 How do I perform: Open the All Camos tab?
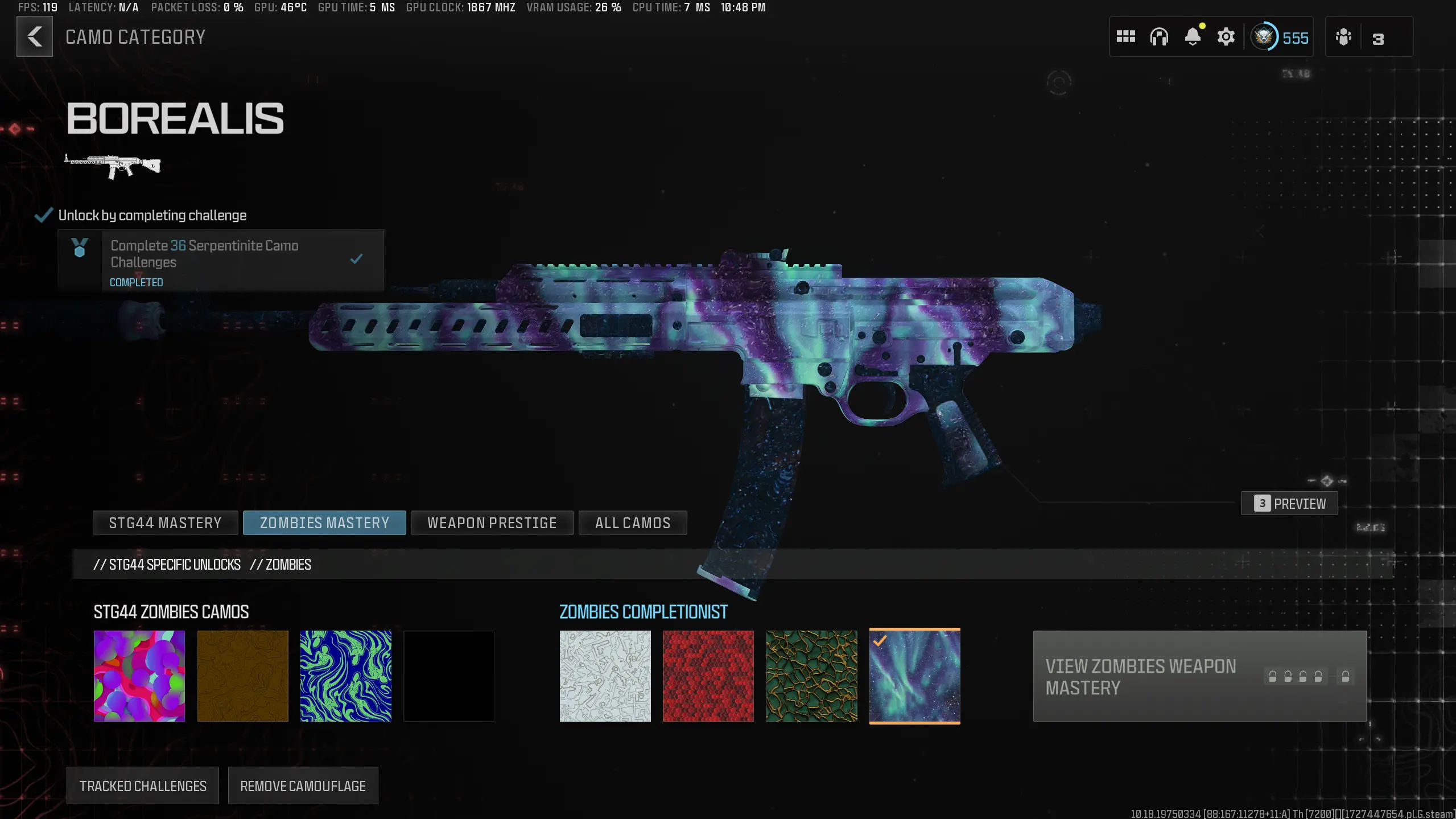[633, 522]
